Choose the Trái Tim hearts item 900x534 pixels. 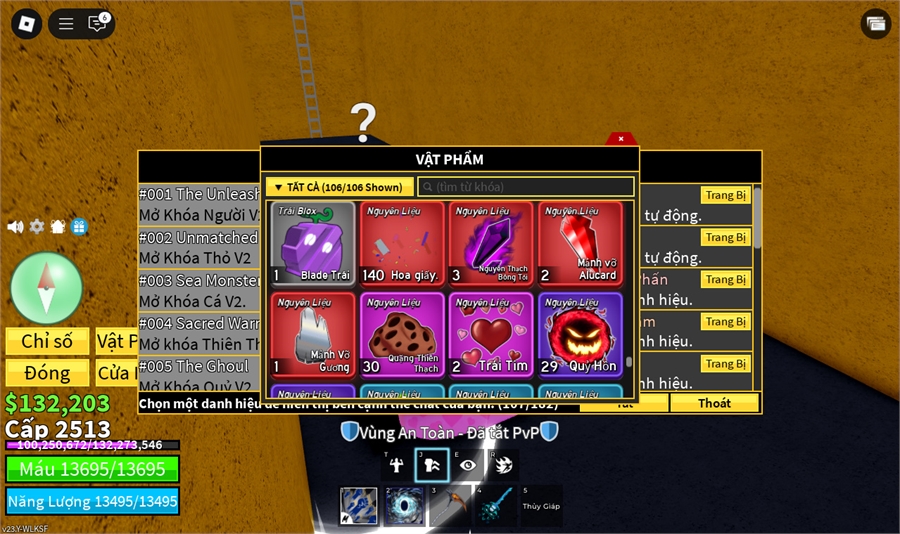tap(491, 334)
